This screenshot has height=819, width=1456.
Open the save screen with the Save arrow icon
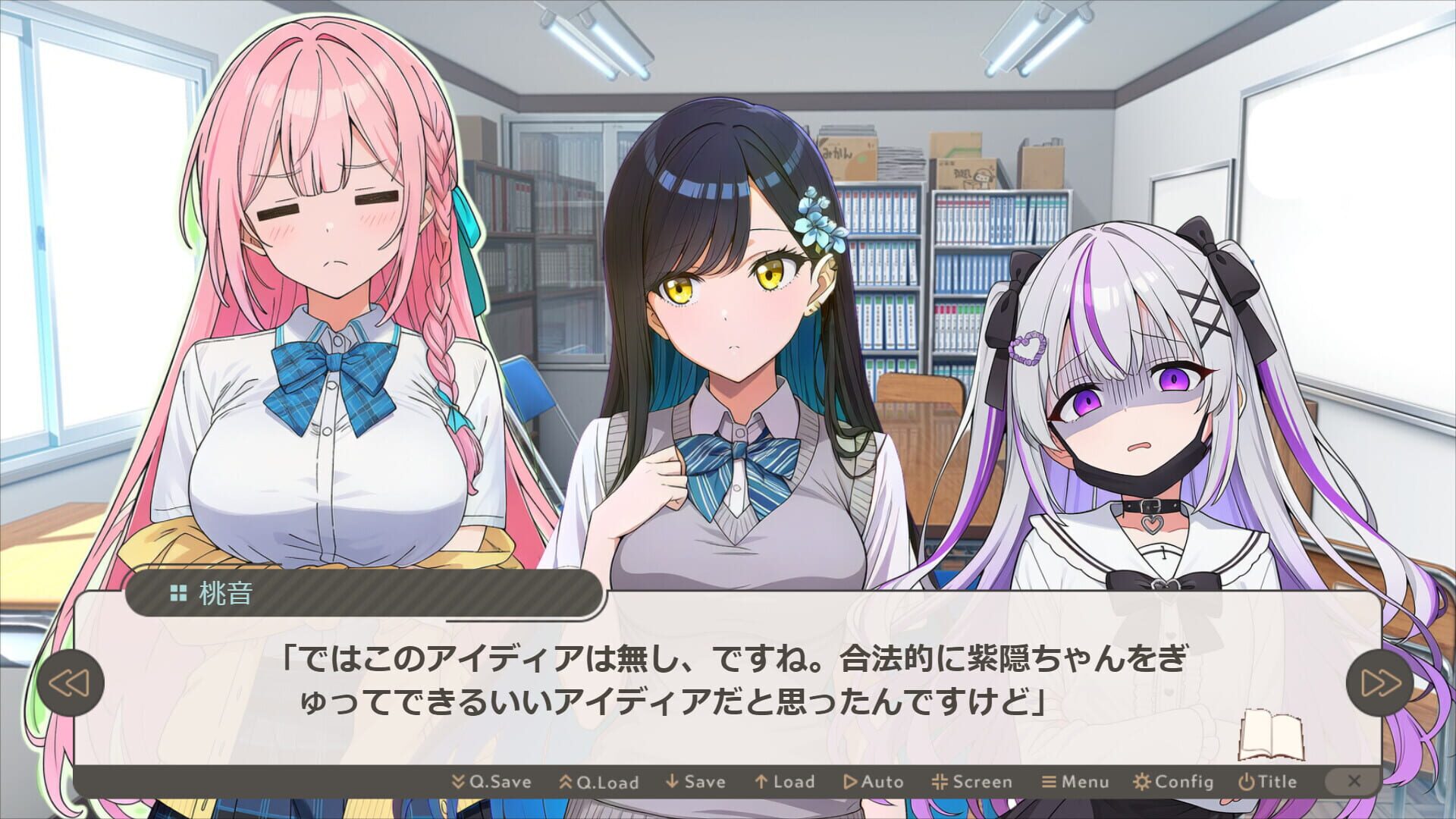point(673,781)
